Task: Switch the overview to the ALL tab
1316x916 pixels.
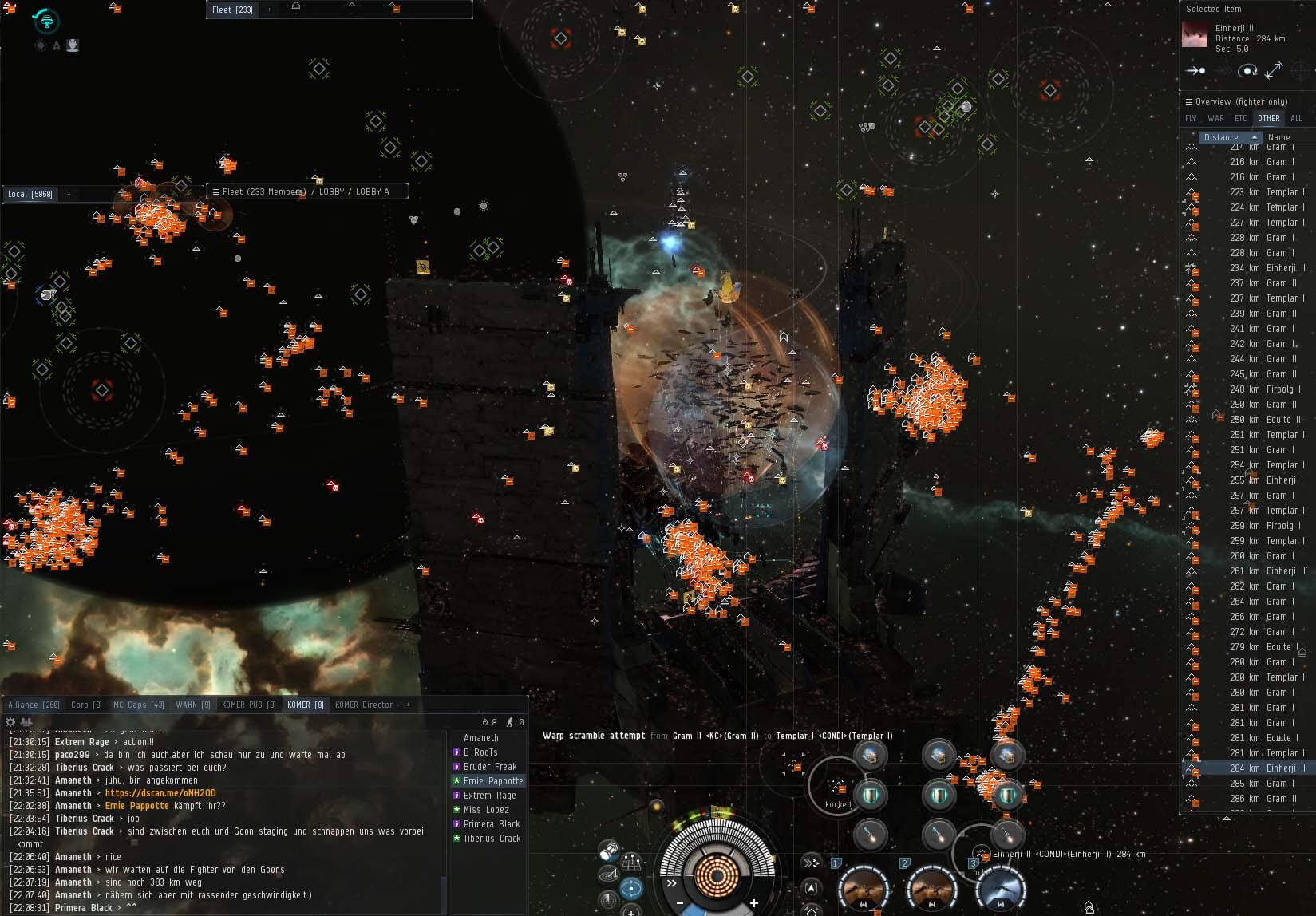Action: point(1296,118)
